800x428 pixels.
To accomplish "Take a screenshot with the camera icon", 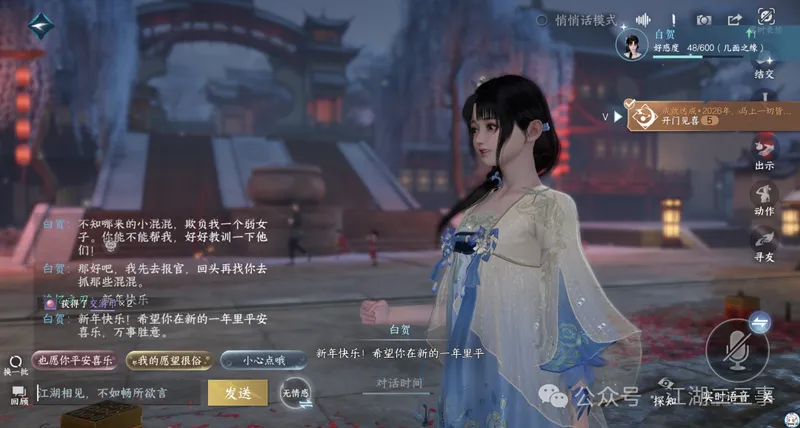I will pos(705,20).
